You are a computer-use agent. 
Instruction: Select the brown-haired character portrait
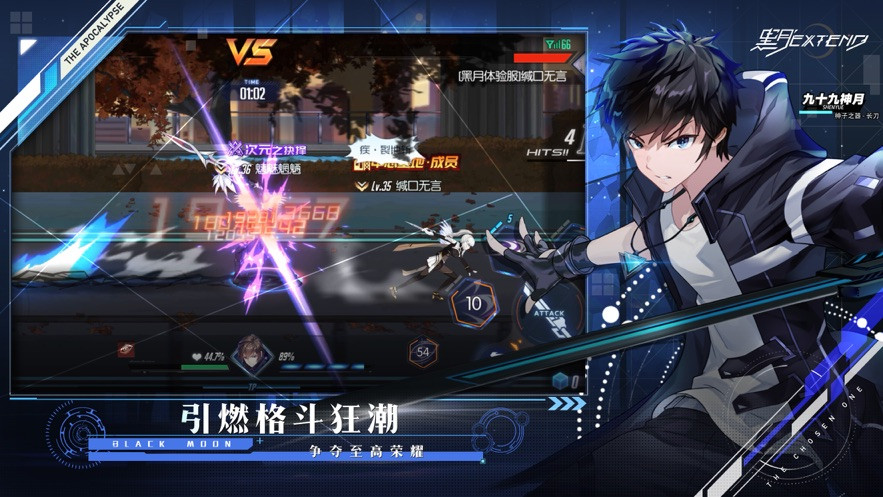click(x=253, y=352)
